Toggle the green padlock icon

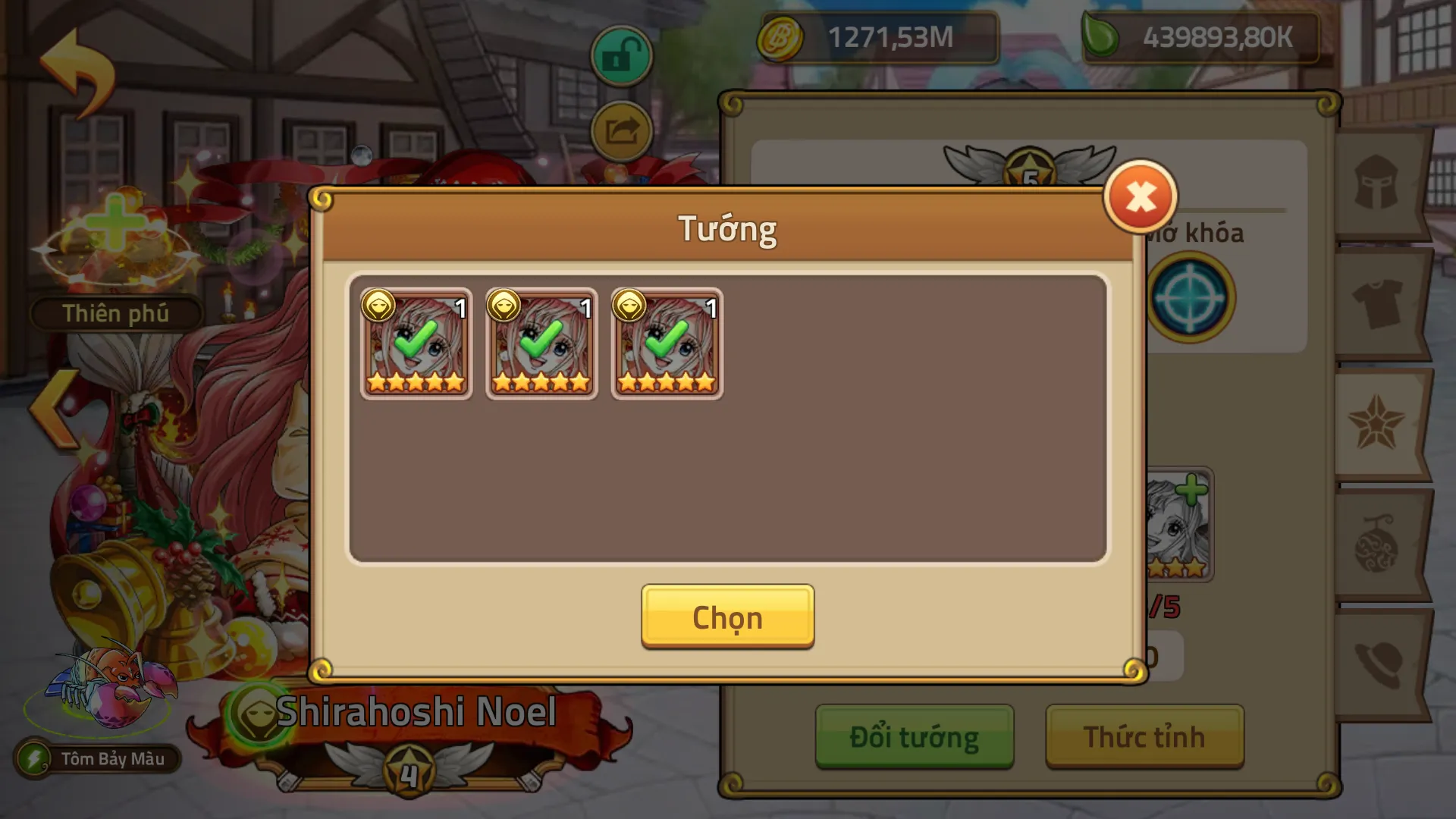(x=621, y=56)
